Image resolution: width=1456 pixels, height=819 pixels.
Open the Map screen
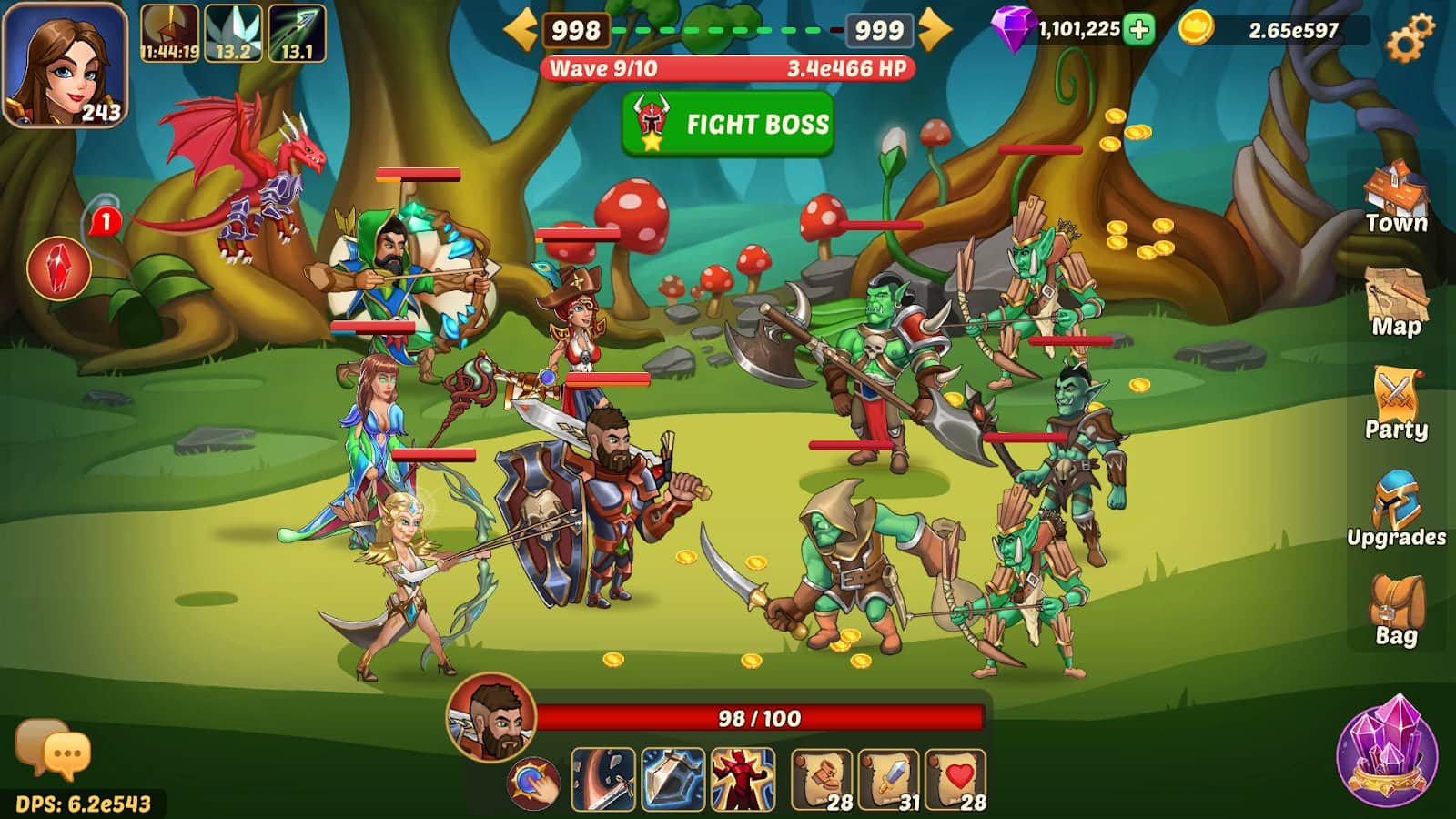click(1396, 302)
